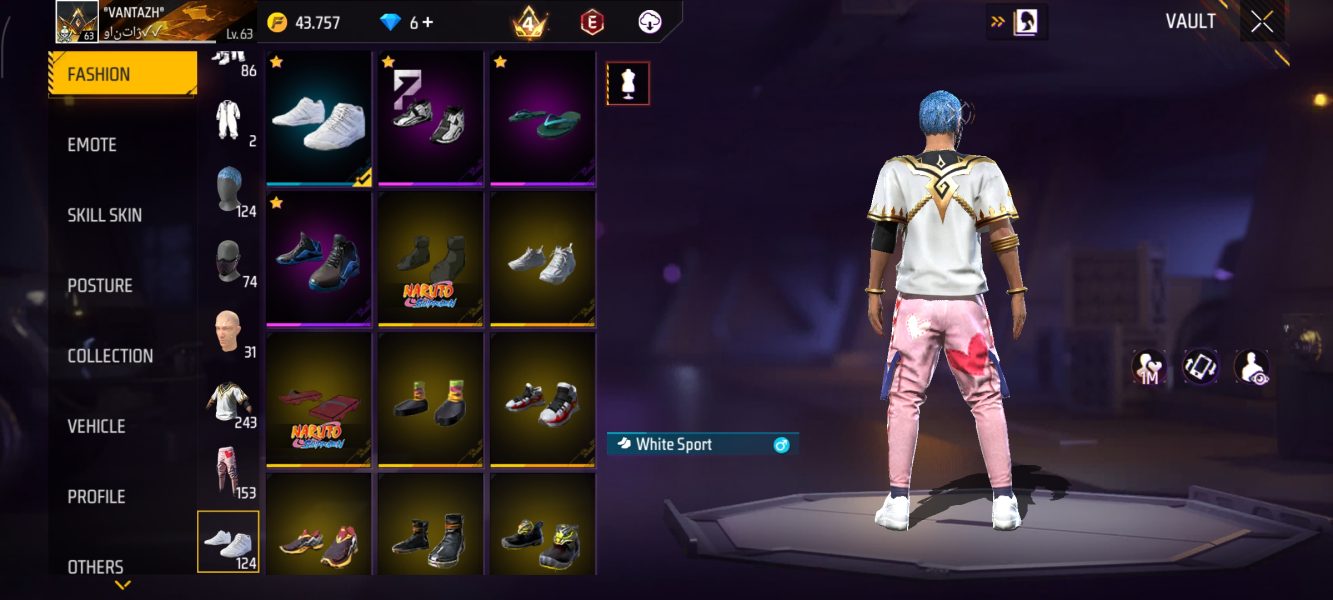1333x600 pixels.
Task: Choose the white jacket top subcategory
Action: click(229, 400)
